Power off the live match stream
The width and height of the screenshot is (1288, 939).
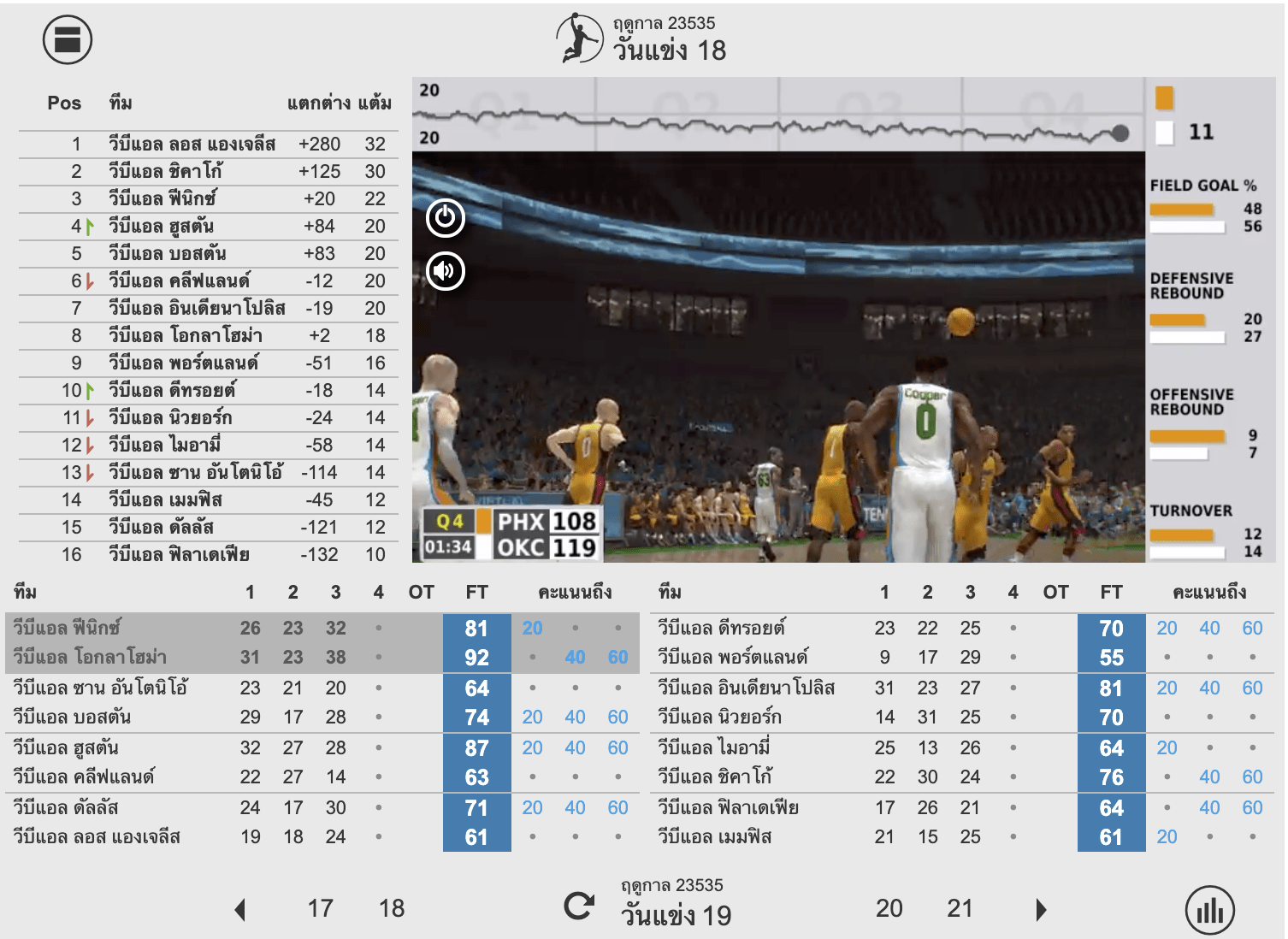[446, 220]
